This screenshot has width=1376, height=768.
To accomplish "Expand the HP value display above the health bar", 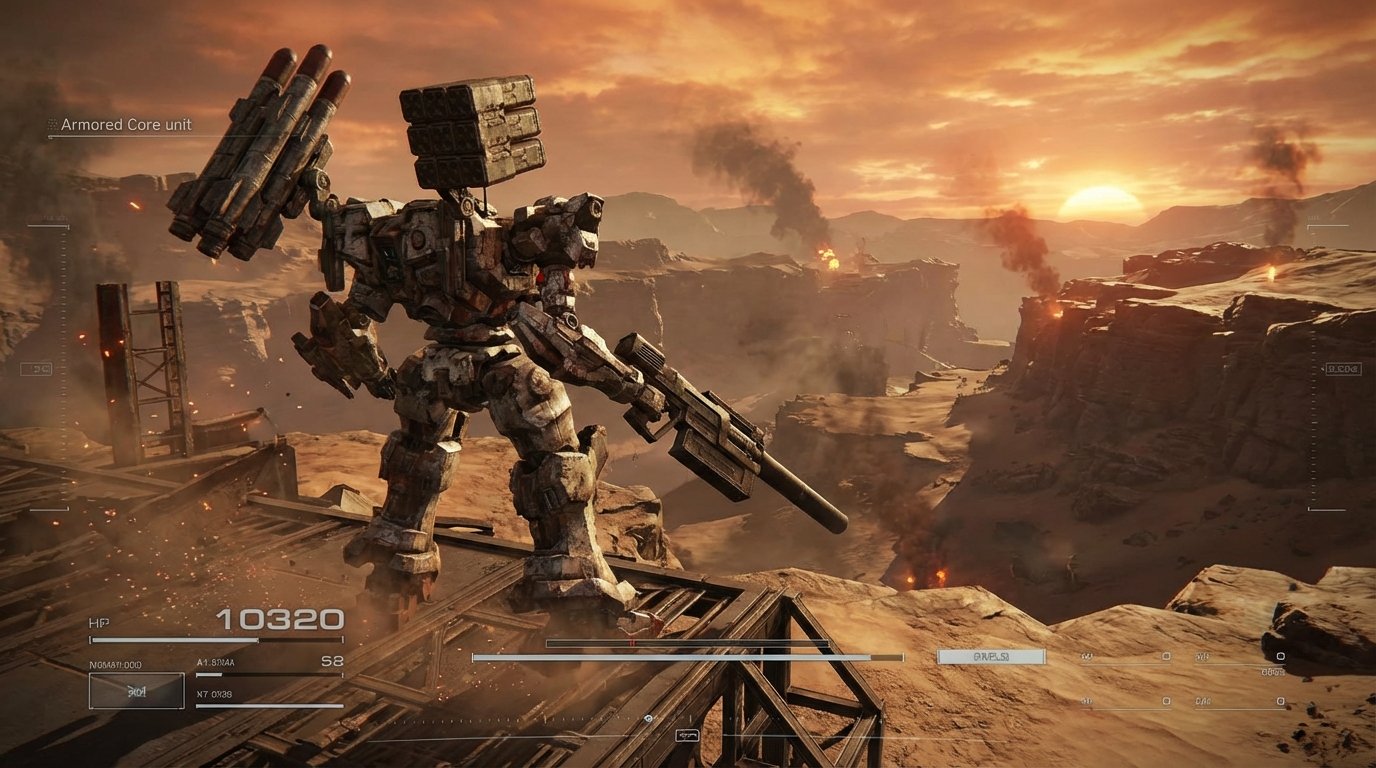I will point(280,620).
